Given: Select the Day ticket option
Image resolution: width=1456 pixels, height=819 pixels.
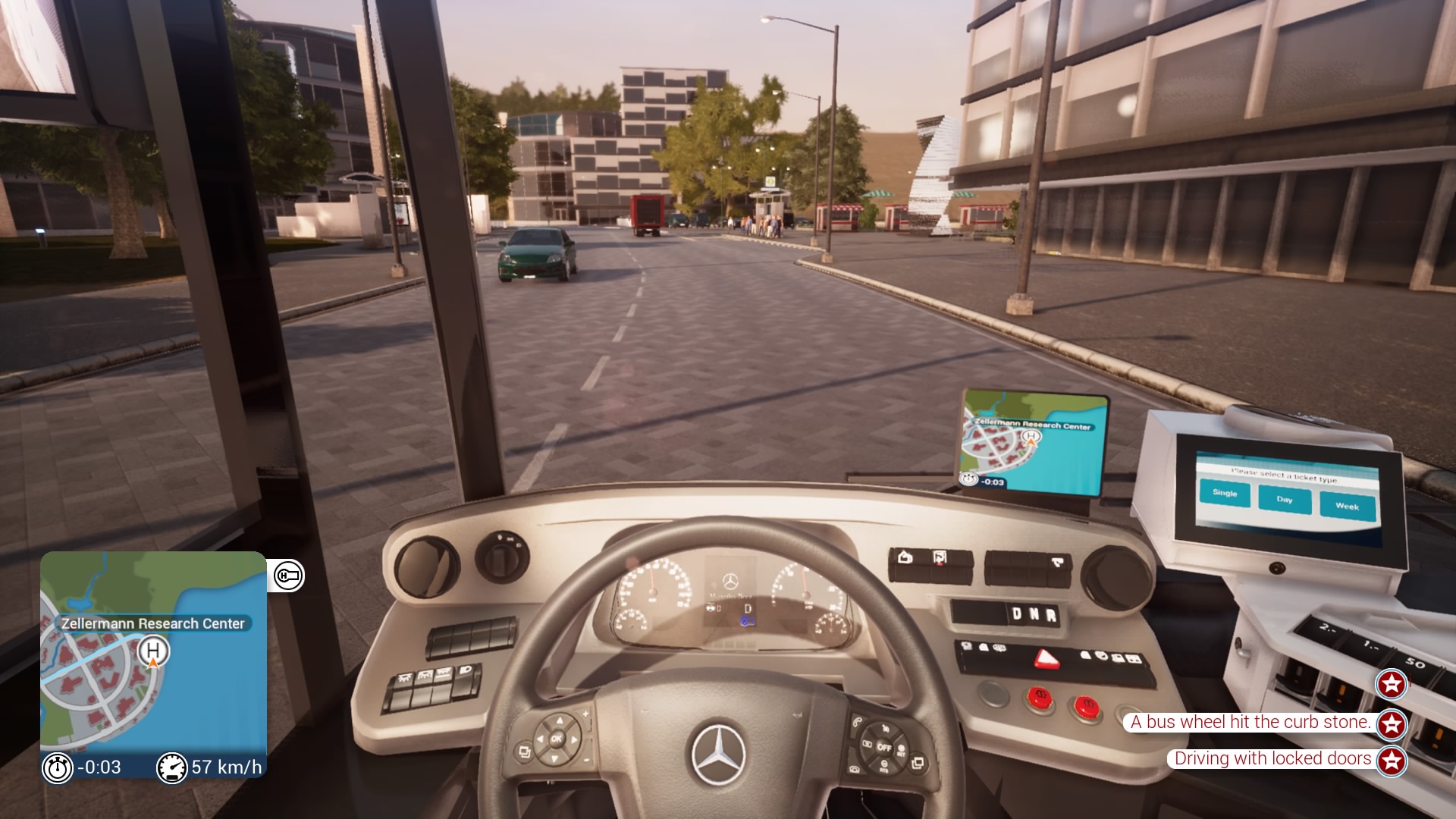Looking at the screenshot, I should coord(1284,499).
